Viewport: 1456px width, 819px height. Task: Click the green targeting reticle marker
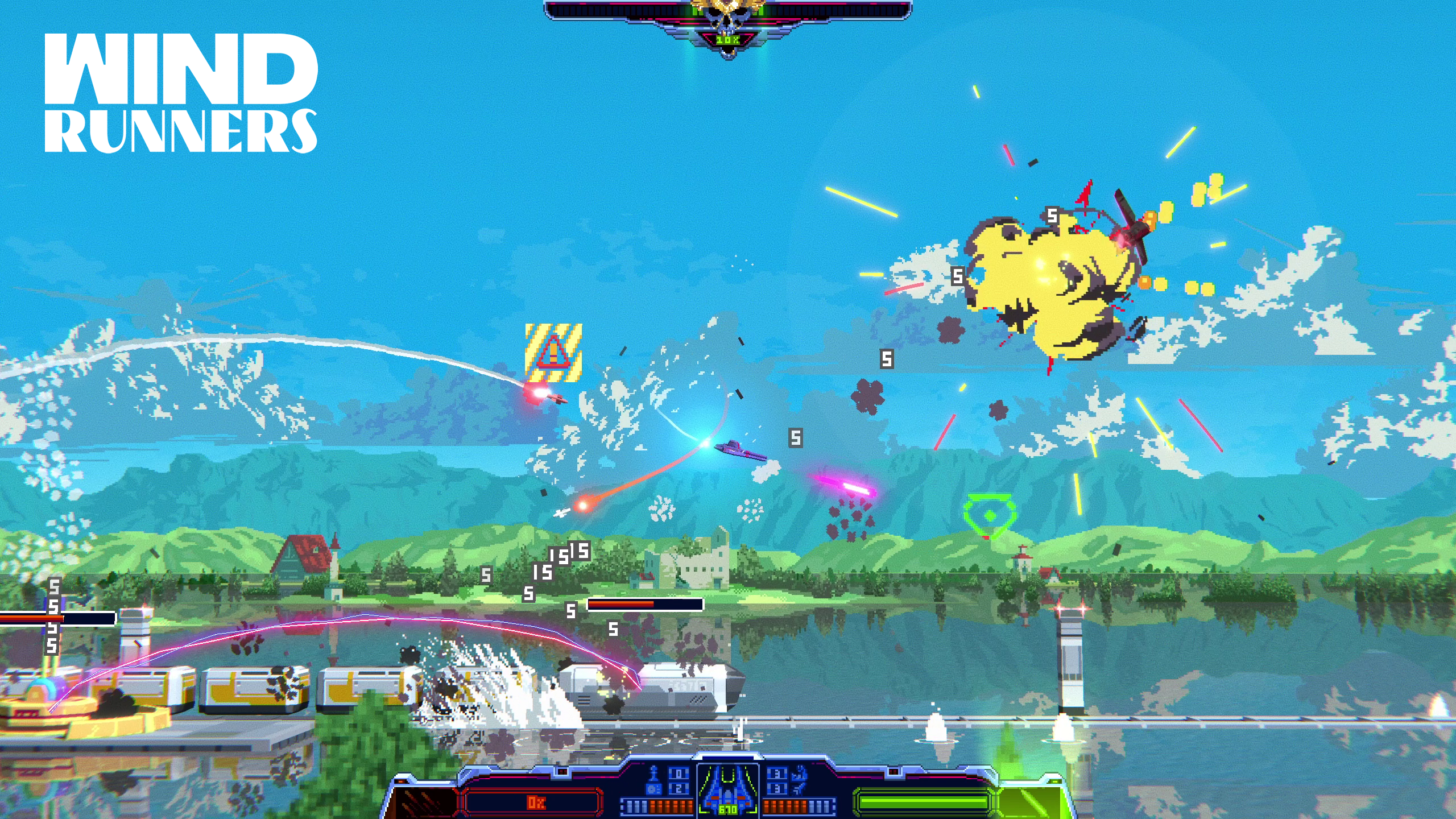(988, 515)
